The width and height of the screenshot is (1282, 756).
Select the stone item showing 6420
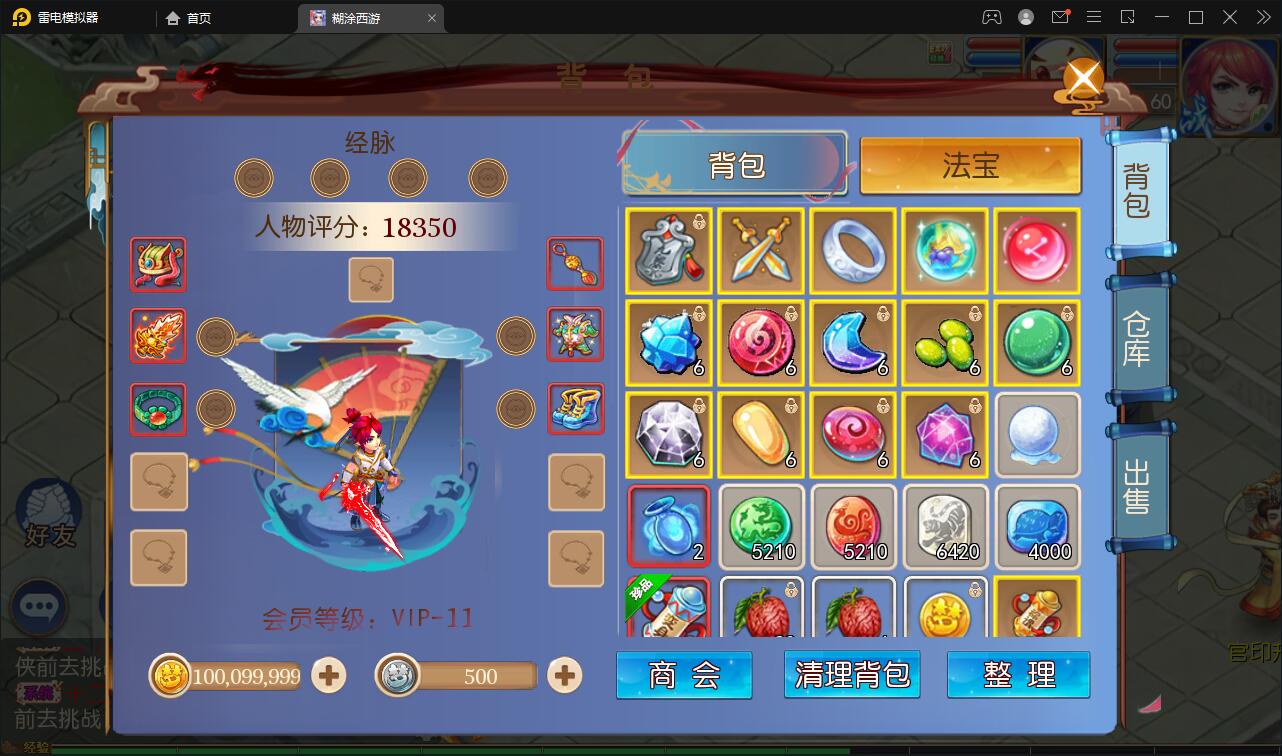click(x=945, y=525)
